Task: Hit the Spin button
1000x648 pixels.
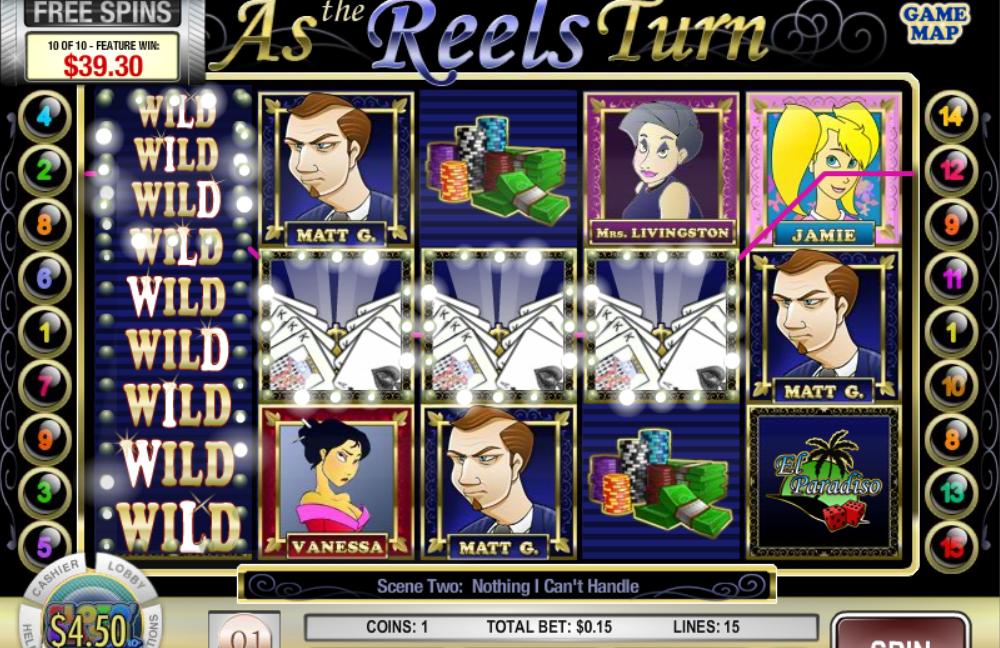Action: 900,634
